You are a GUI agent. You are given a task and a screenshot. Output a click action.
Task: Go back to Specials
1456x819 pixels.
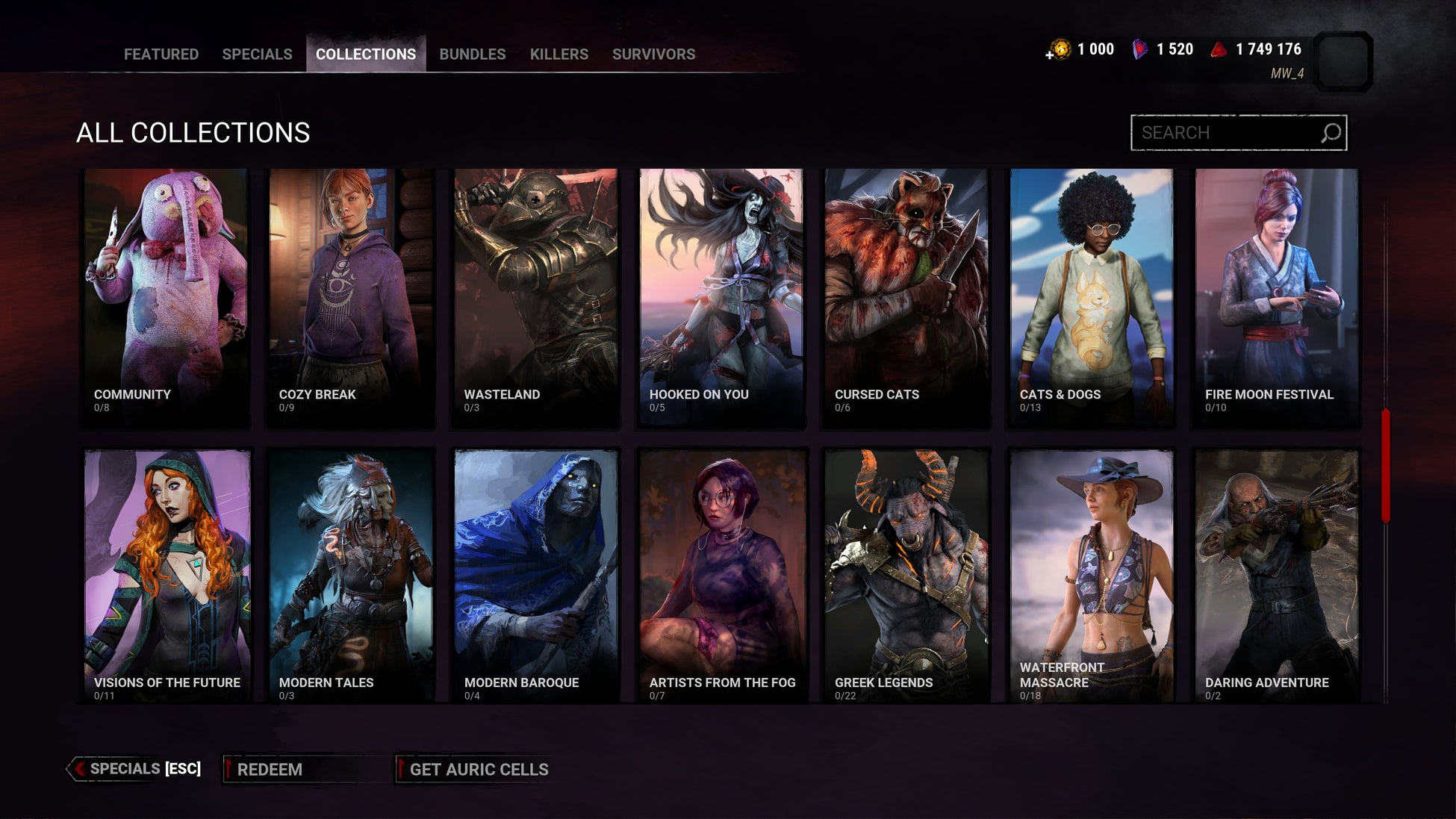(136, 769)
